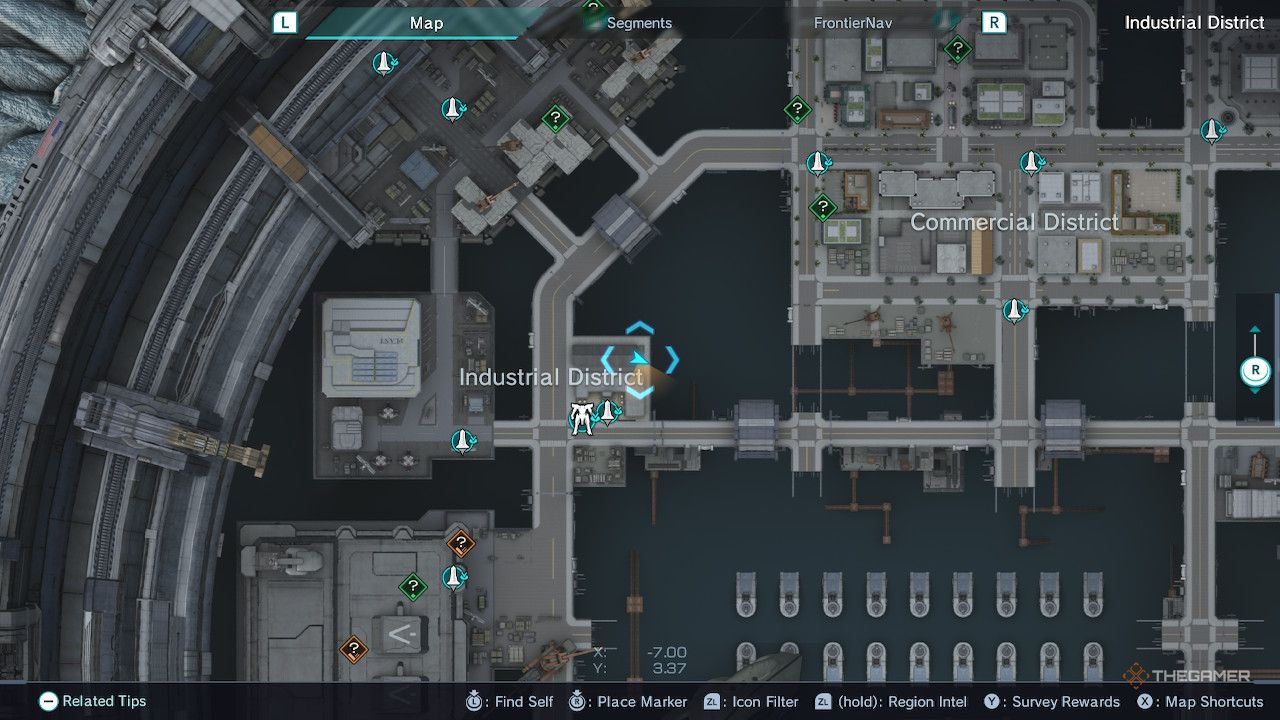The height and width of the screenshot is (720, 1280).
Task: Switch to the Segments tab
Action: pyautogui.click(x=638, y=22)
